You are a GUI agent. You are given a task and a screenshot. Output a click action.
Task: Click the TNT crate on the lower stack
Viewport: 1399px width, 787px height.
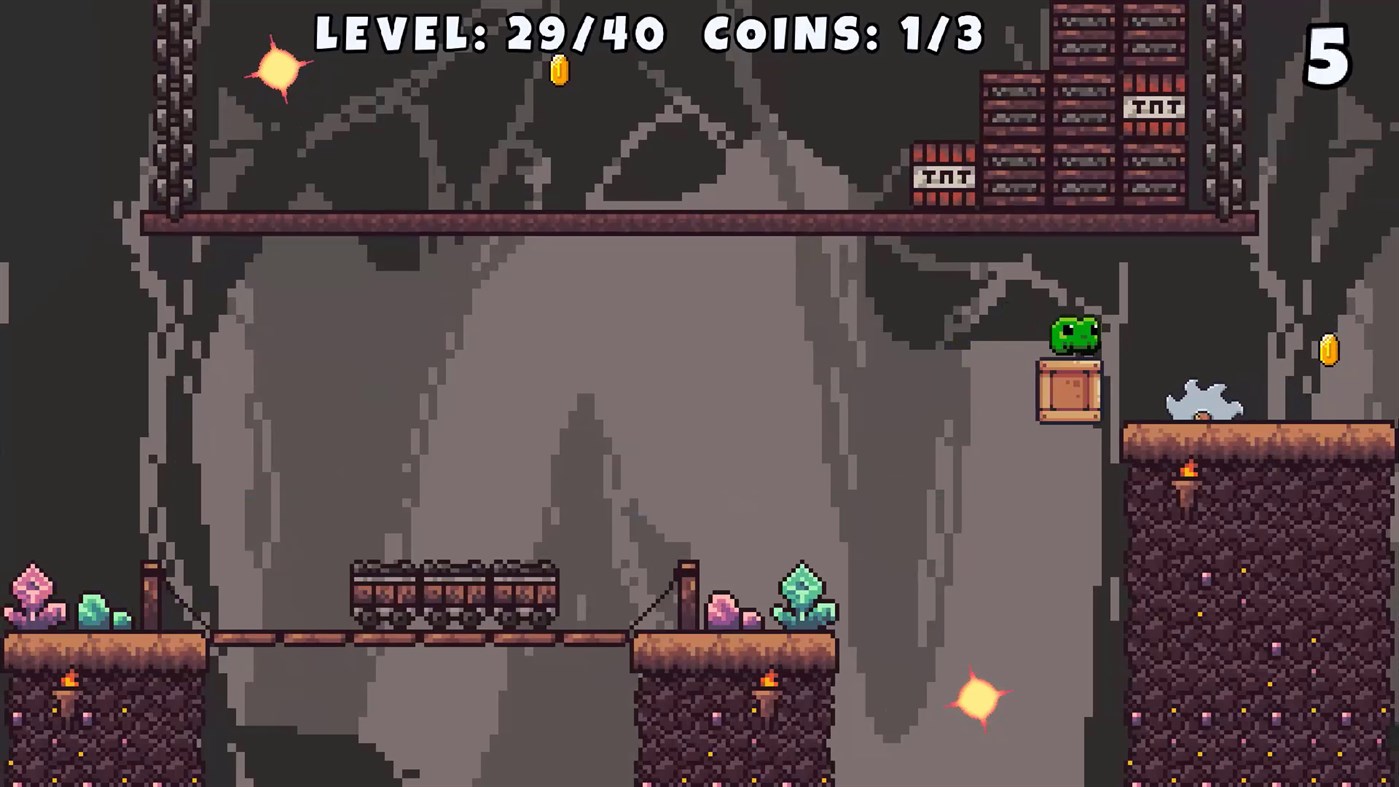coord(943,176)
